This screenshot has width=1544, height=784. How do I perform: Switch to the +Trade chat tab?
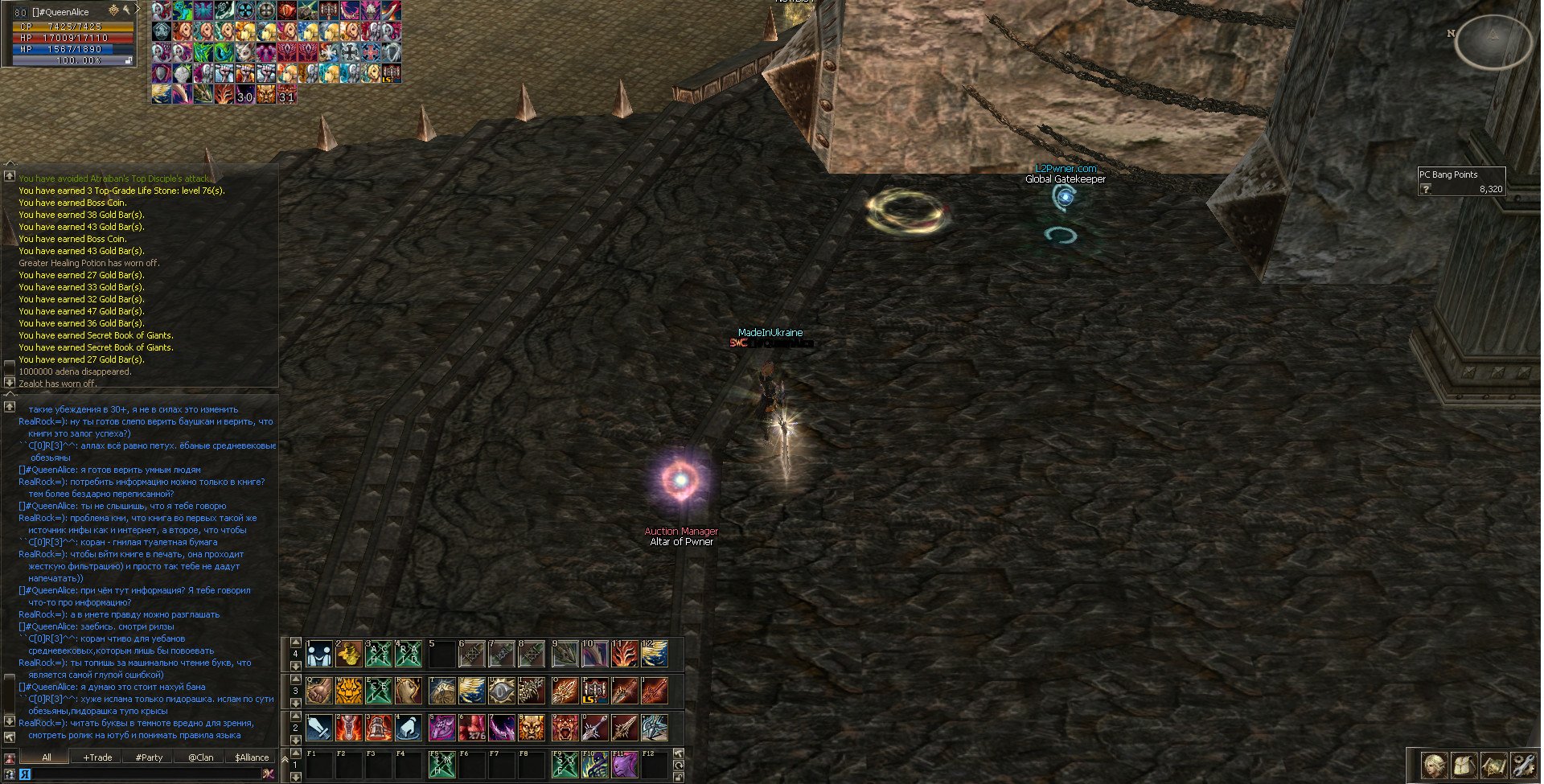click(x=97, y=757)
